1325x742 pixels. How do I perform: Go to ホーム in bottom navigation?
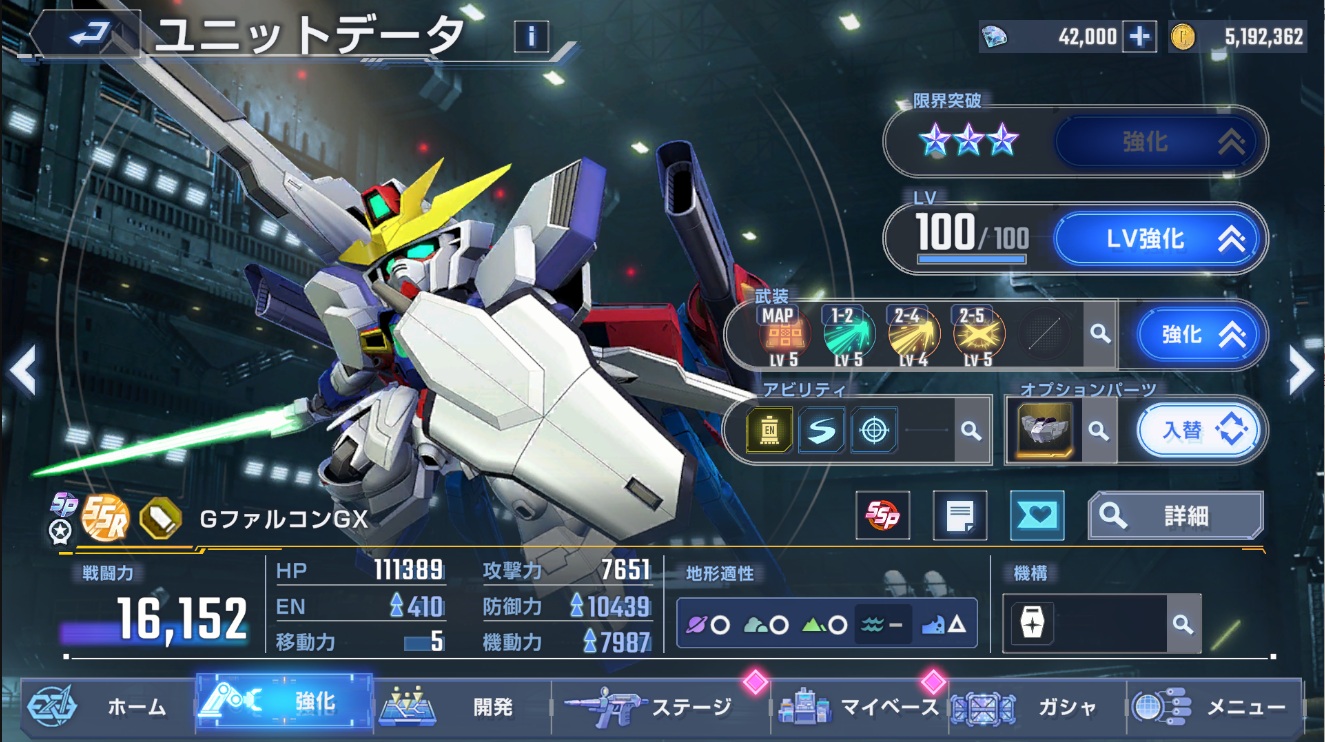100,707
